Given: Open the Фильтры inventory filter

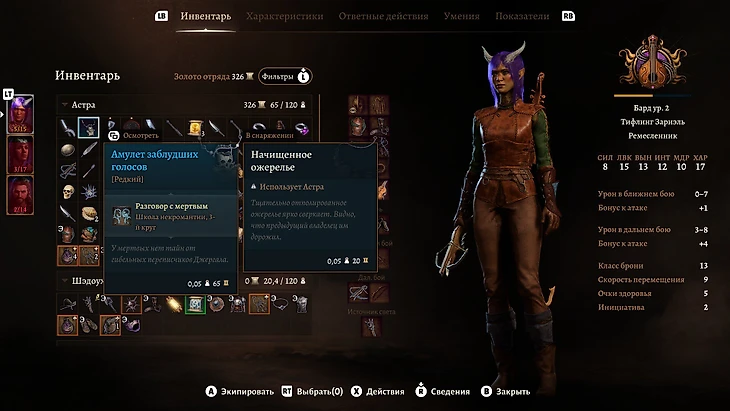Looking at the screenshot, I should point(284,76).
